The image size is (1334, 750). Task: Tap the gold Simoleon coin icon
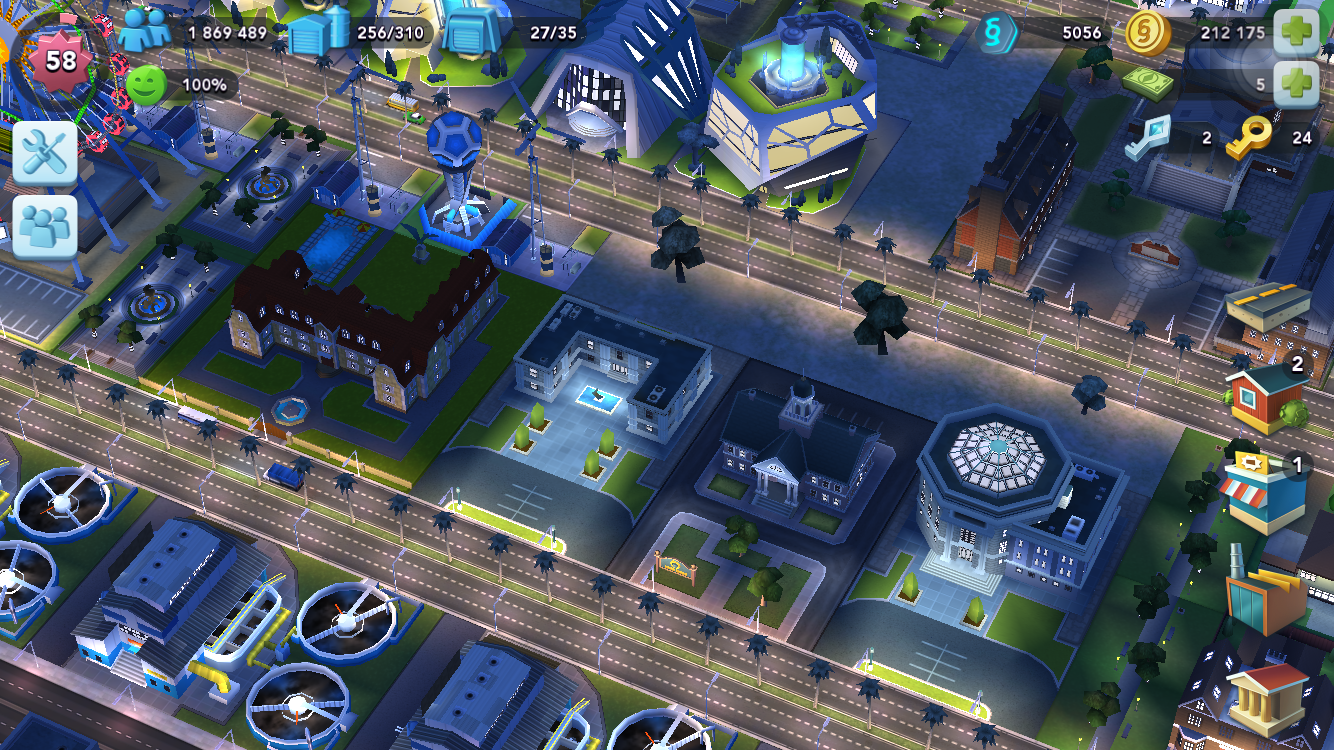(x=1147, y=32)
